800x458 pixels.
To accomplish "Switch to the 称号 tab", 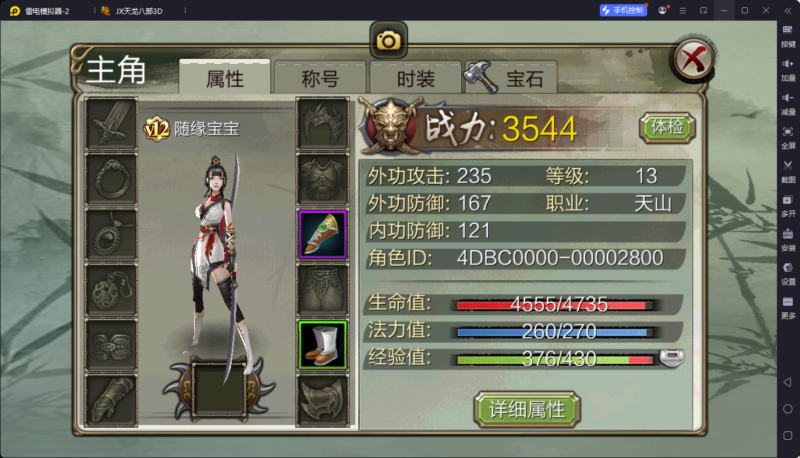I will tap(319, 78).
